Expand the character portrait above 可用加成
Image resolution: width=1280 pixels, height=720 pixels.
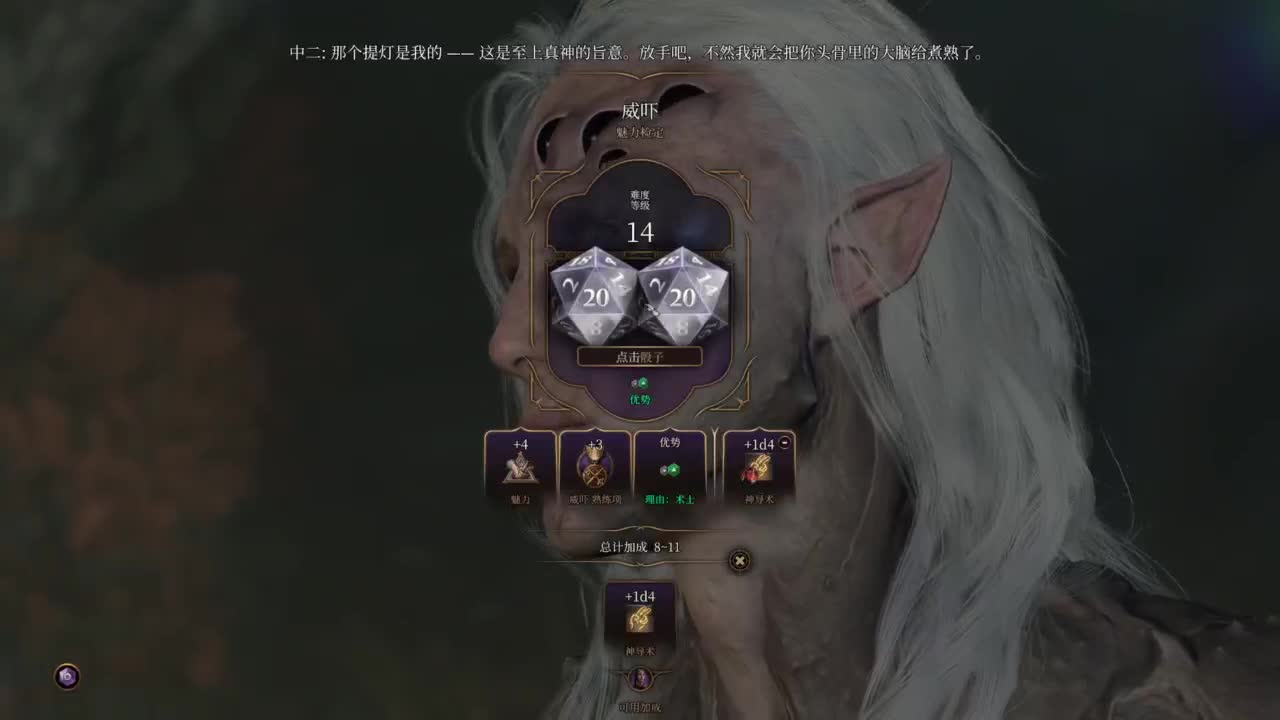640,678
